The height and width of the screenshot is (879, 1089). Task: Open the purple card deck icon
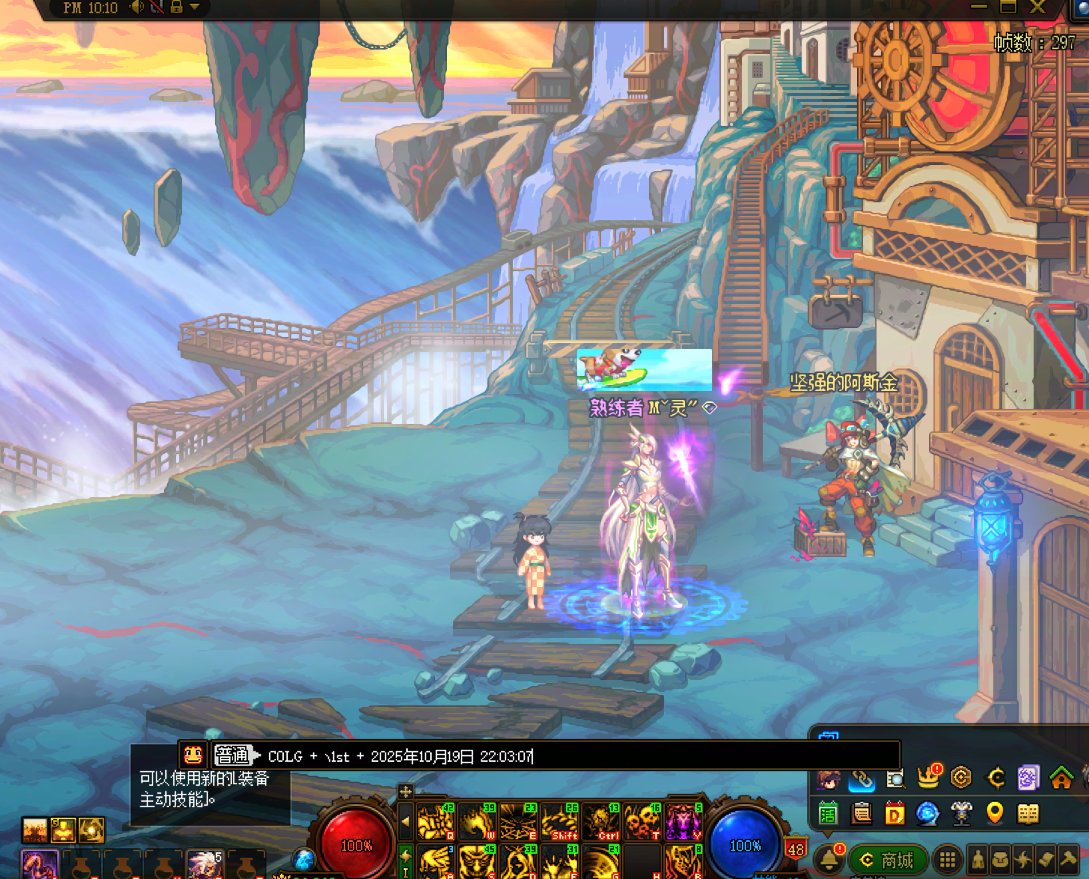tap(1028, 777)
